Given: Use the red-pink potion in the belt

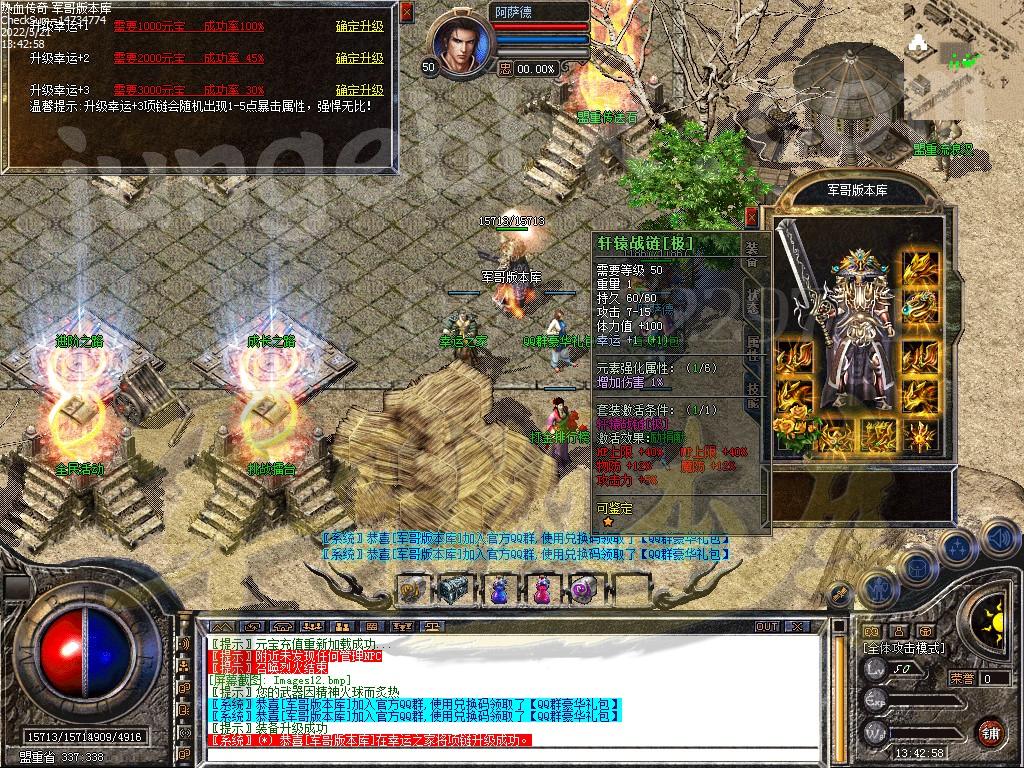Looking at the screenshot, I should tap(541, 590).
